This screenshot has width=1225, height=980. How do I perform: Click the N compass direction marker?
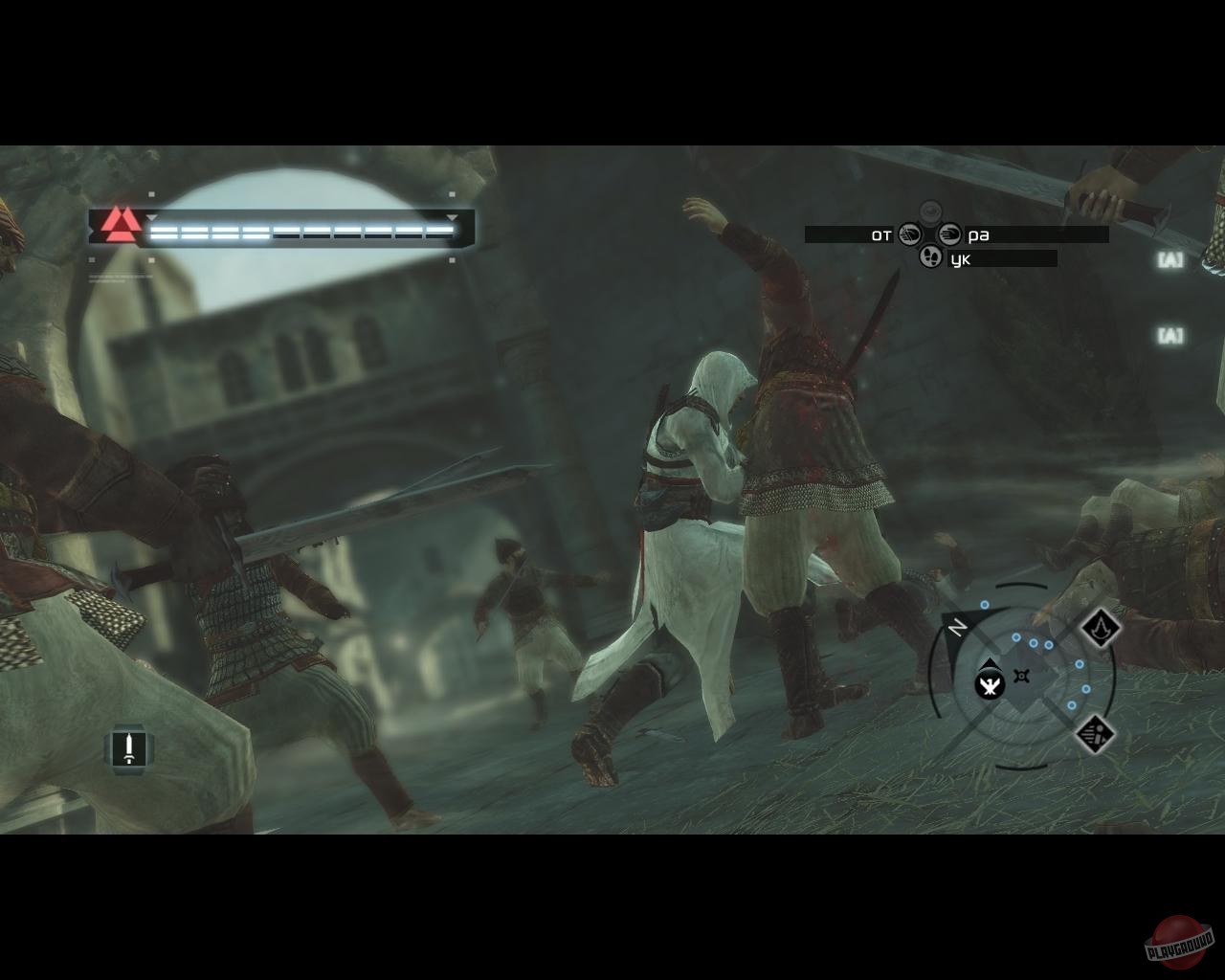(x=957, y=626)
